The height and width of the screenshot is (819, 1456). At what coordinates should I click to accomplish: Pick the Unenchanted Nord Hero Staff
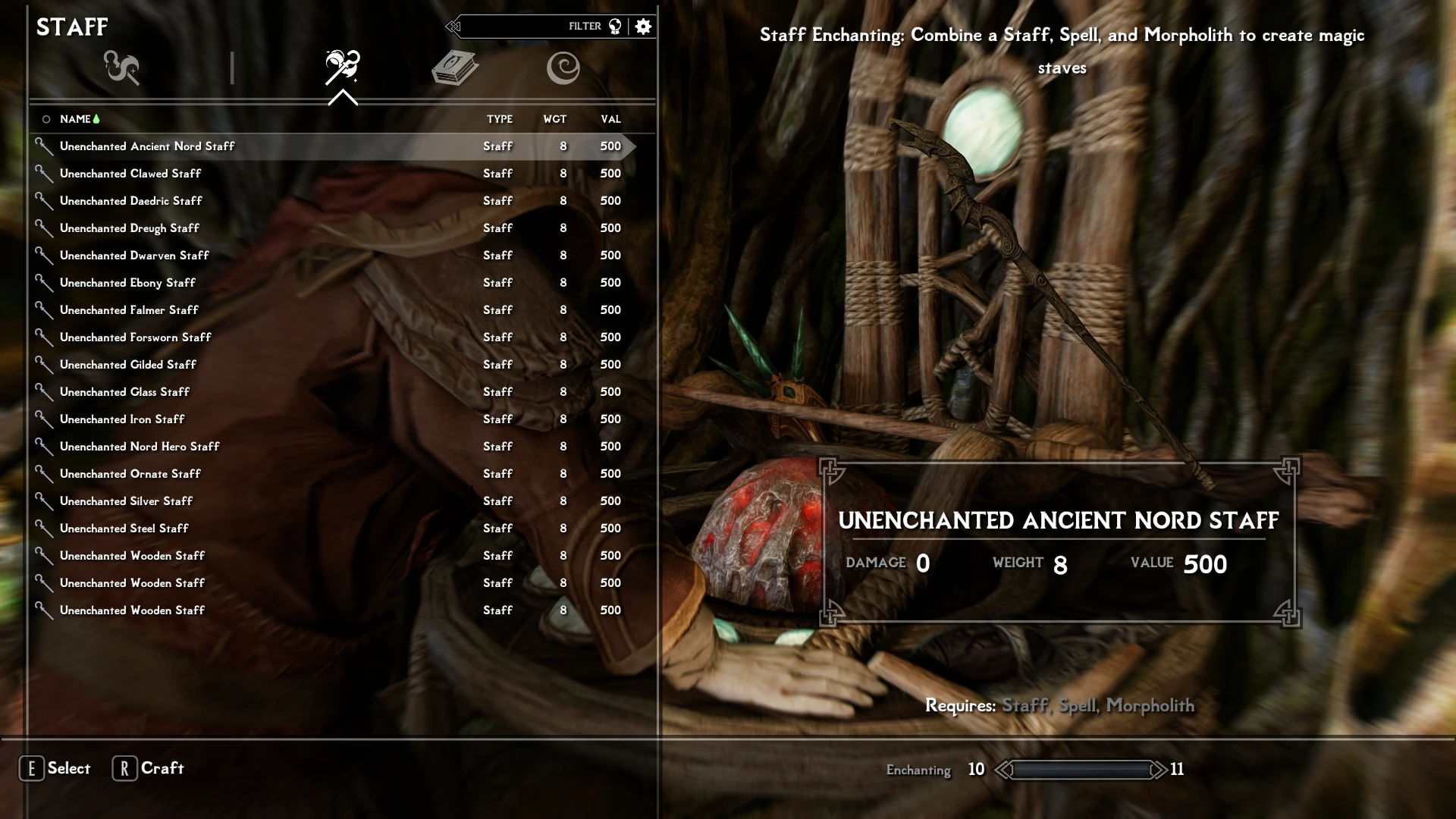click(x=140, y=447)
